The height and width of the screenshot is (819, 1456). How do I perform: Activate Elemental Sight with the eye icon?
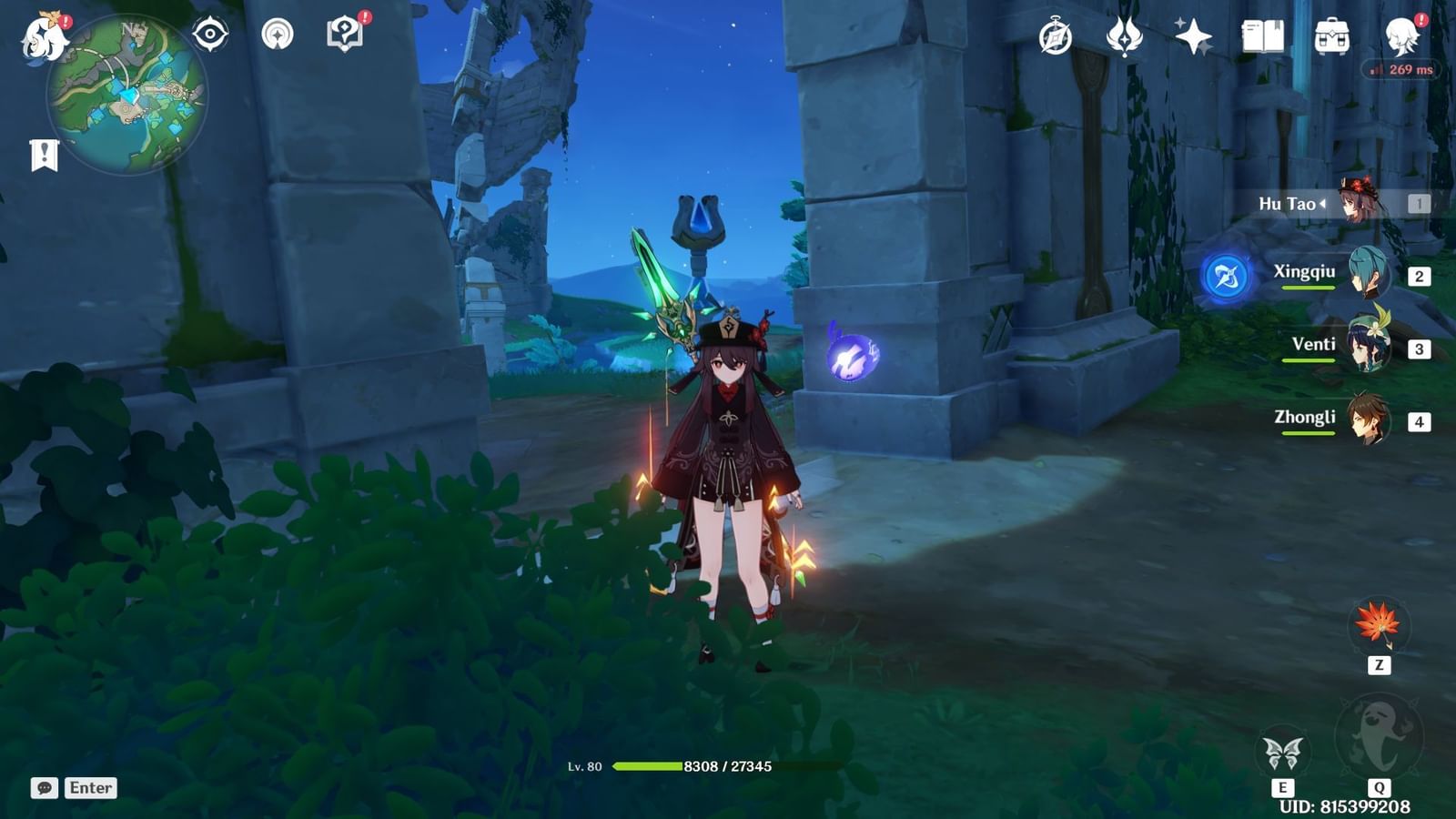pos(210,33)
